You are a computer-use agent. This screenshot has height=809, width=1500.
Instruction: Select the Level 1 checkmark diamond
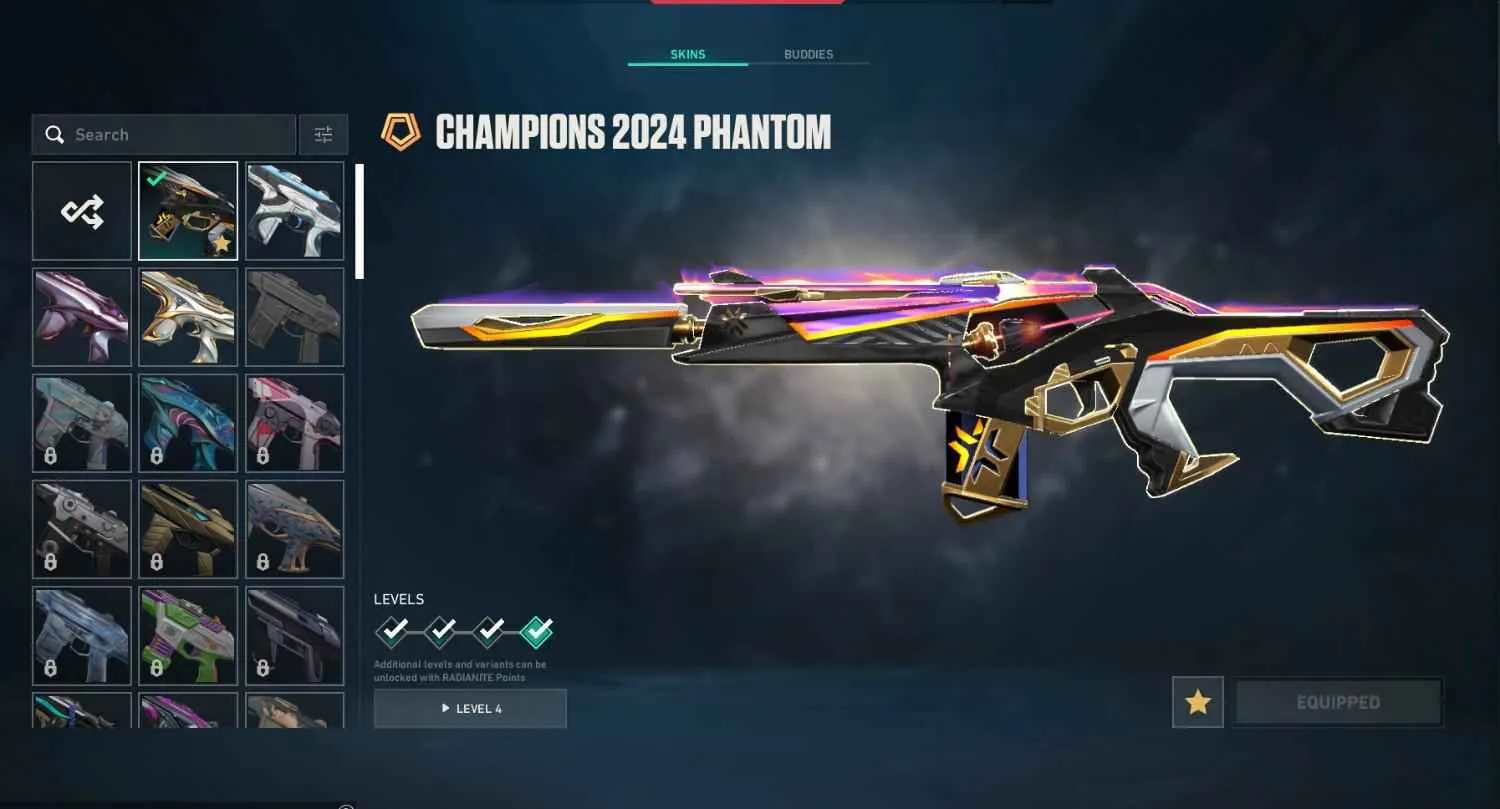(x=393, y=632)
